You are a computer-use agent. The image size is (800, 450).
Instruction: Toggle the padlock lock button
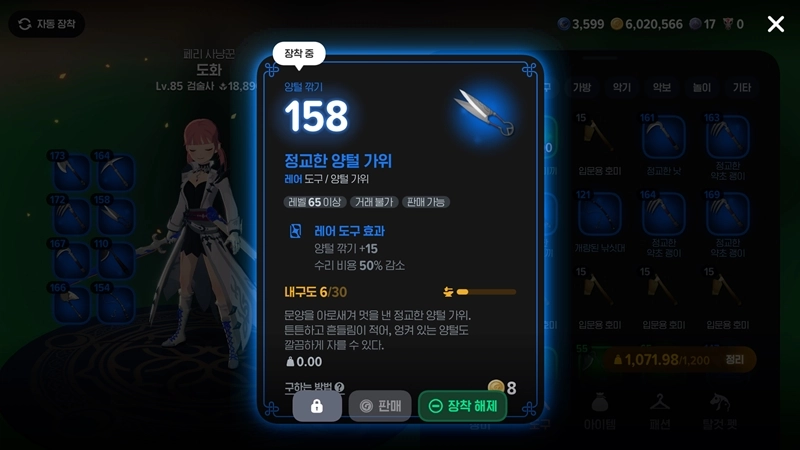[x=316, y=406]
